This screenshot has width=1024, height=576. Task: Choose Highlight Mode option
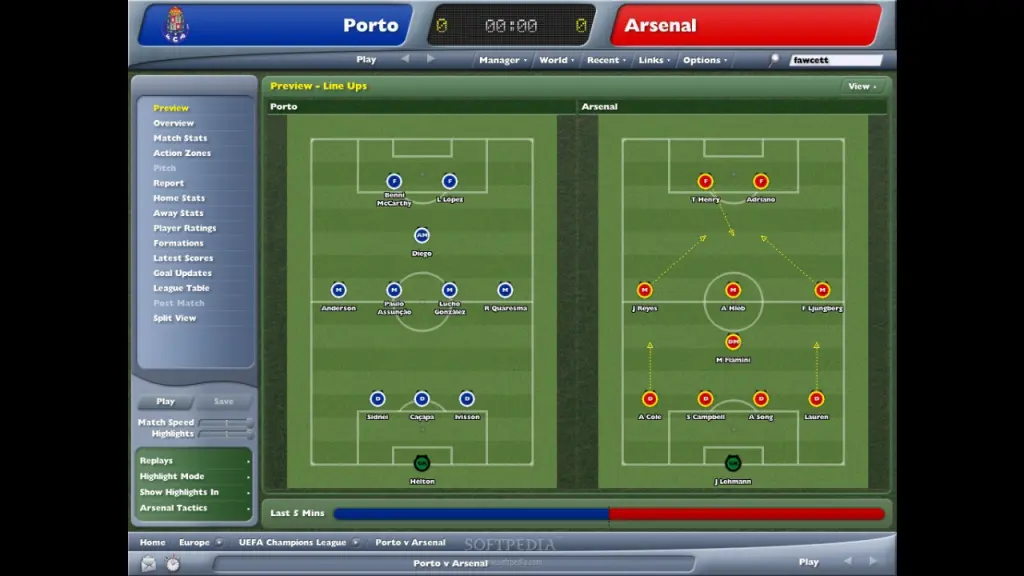172,477
